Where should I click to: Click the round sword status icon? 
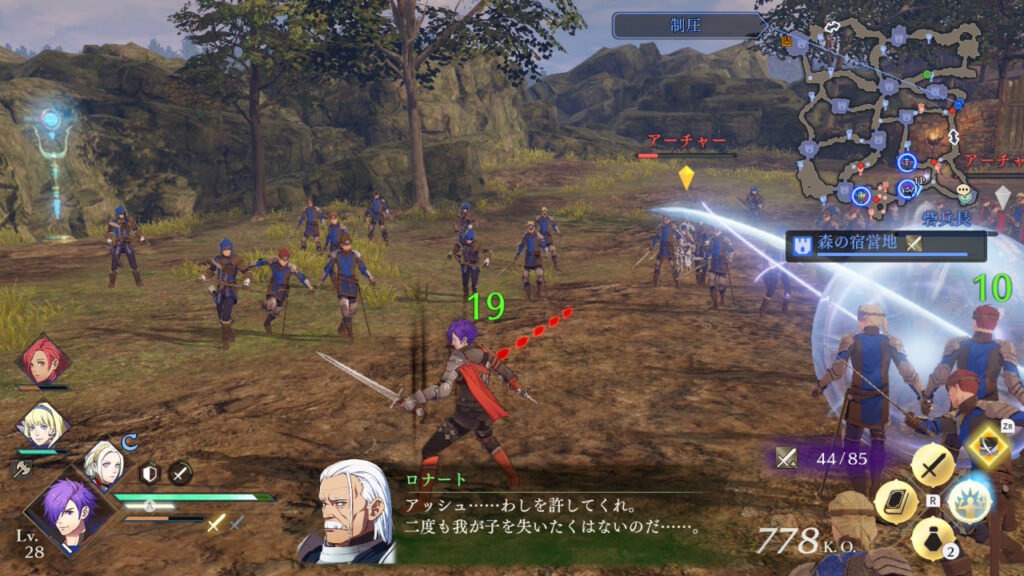[x=180, y=473]
